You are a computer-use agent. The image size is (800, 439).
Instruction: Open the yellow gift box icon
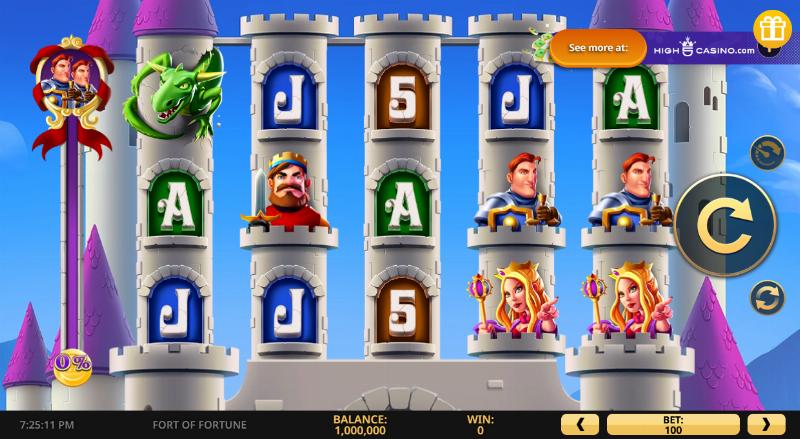click(x=772, y=28)
